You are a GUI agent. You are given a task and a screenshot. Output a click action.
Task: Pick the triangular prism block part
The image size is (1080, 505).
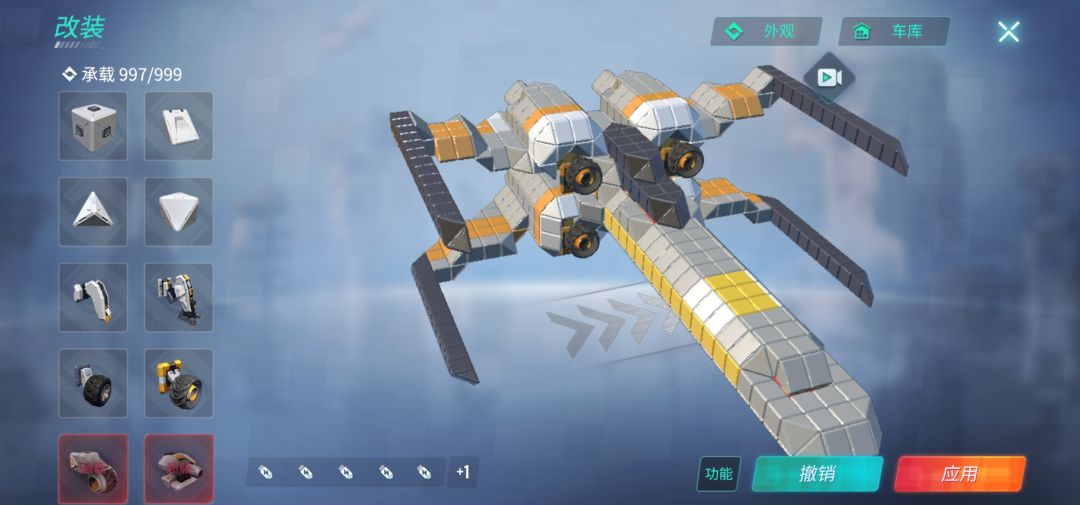click(x=93, y=211)
